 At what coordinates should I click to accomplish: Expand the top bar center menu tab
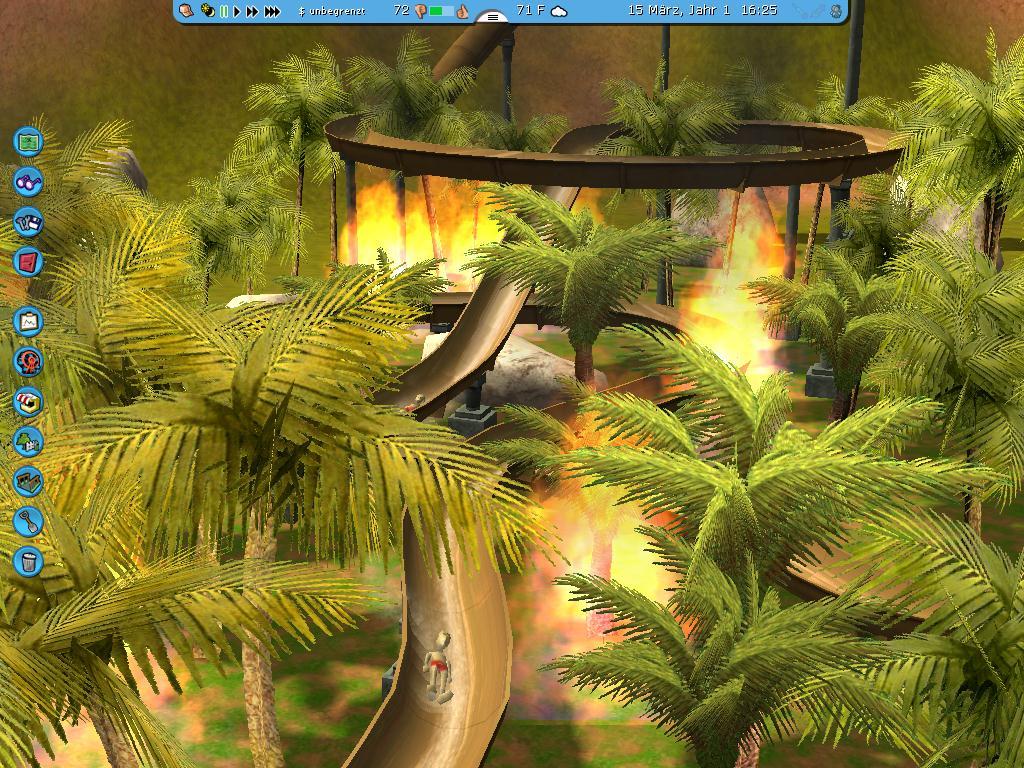click(492, 17)
